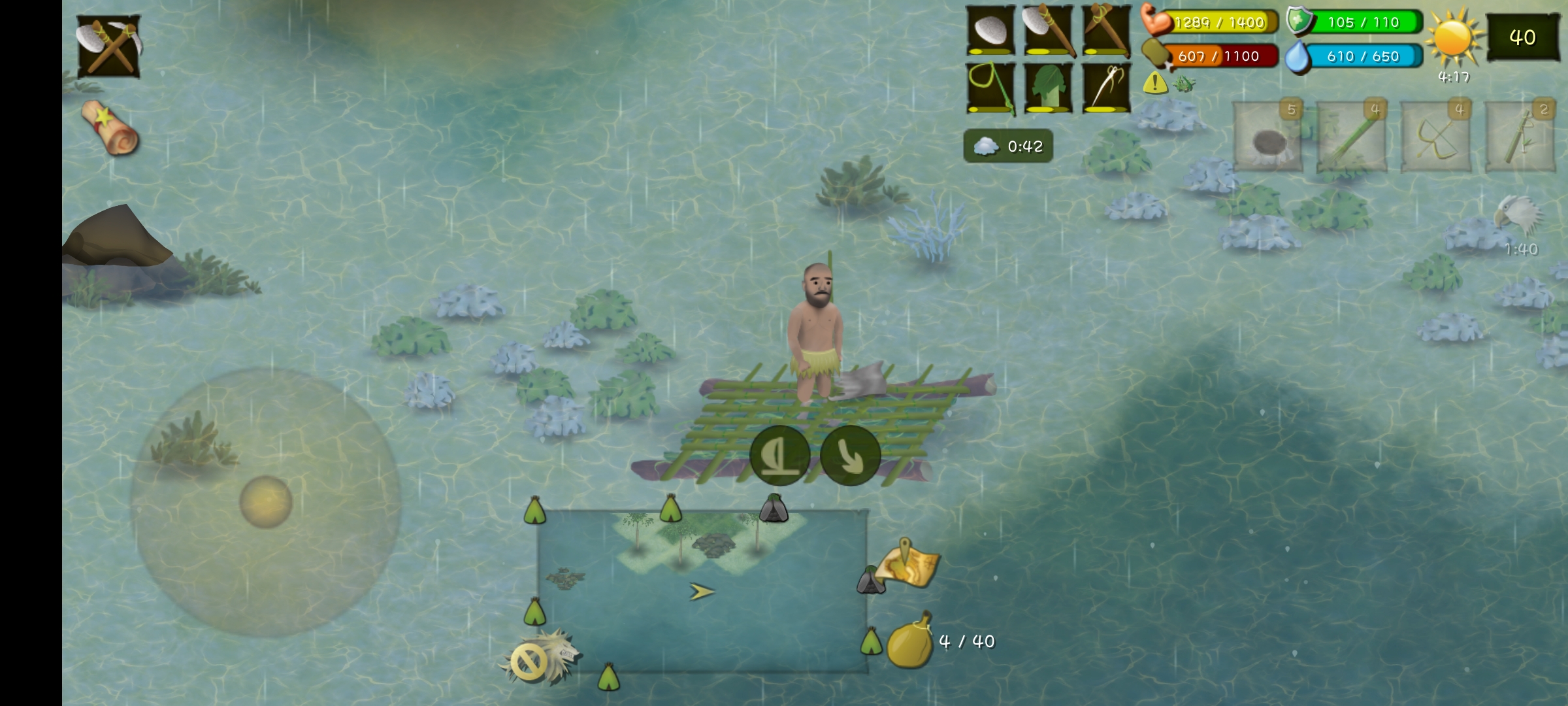Activate the curved arrow disembark button

tap(850, 455)
